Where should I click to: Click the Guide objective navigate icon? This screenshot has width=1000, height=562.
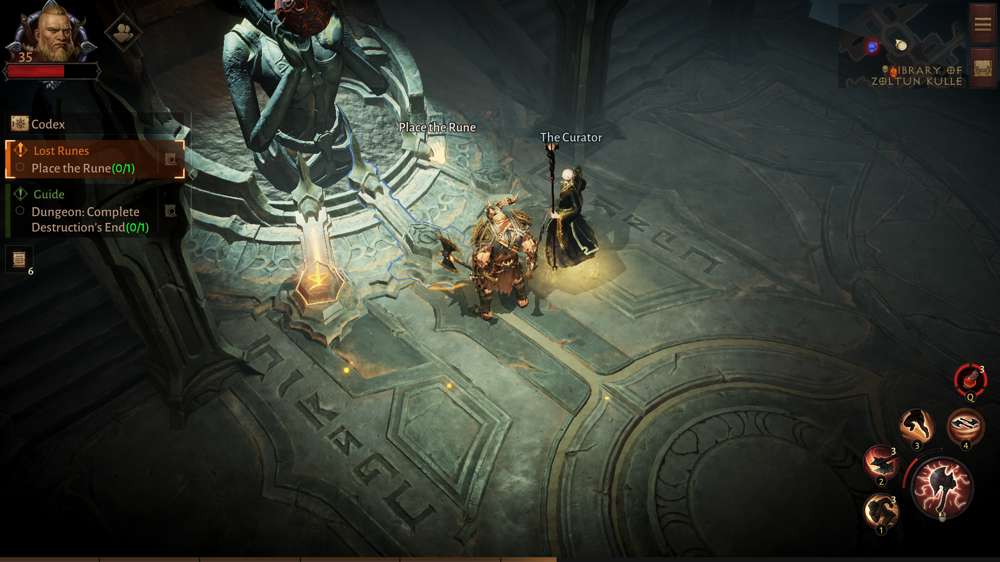tap(171, 211)
